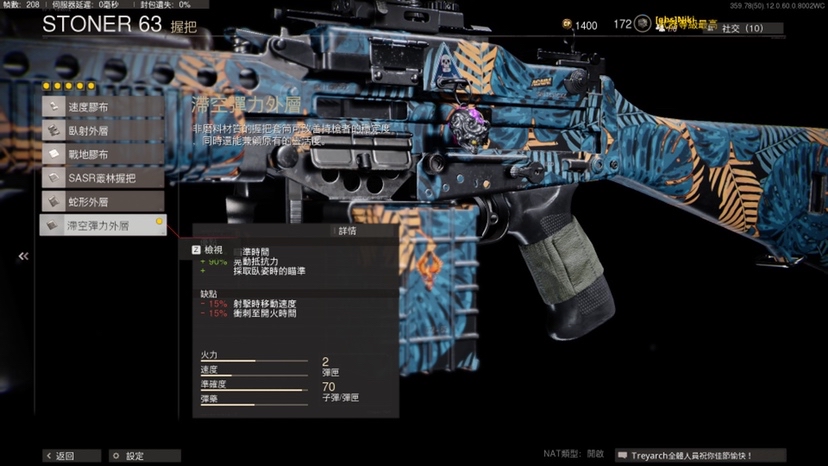The height and width of the screenshot is (466, 828).
Task: Choose the 臥射外層 attachment
Action: pos(100,130)
